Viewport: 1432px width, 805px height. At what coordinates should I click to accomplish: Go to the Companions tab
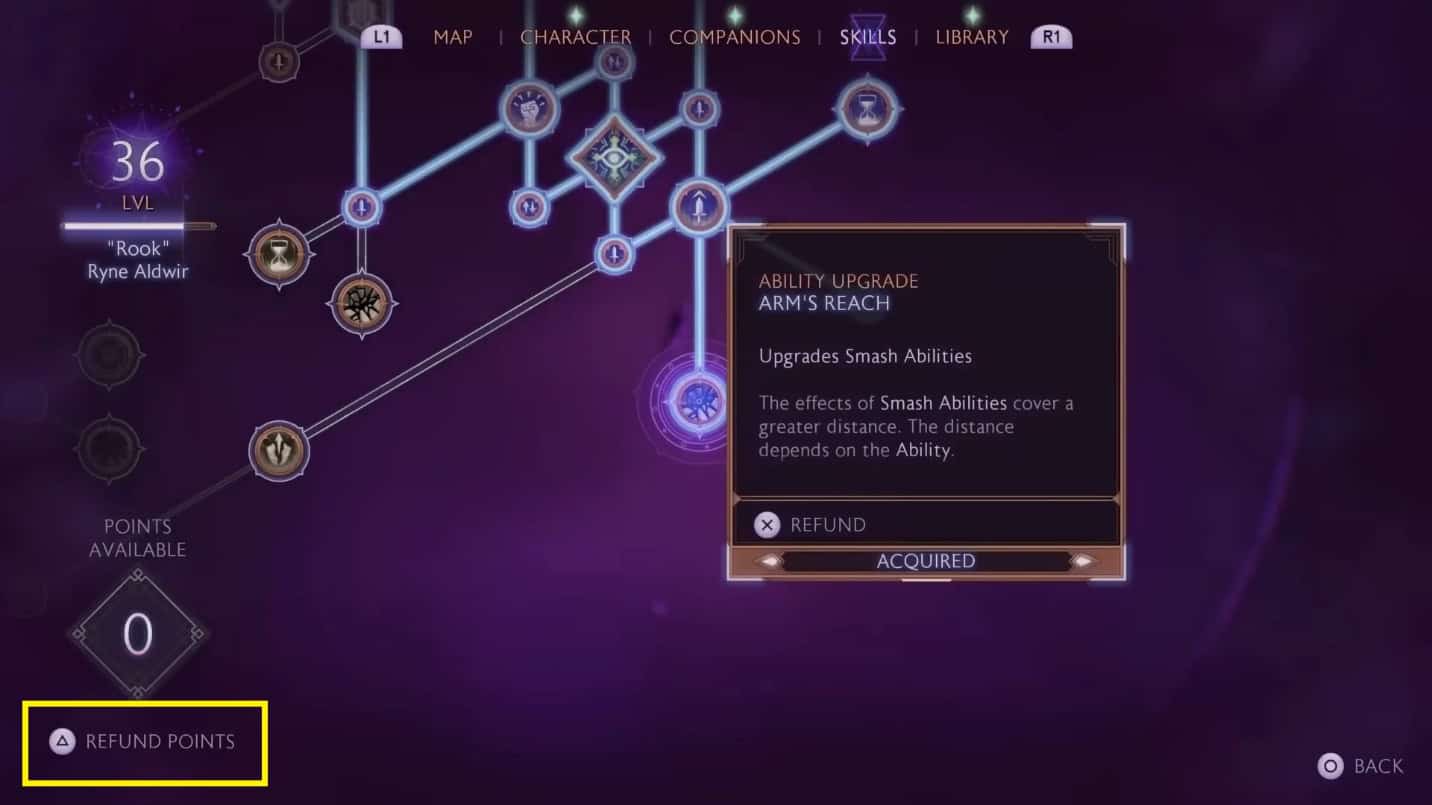tap(734, 38)
